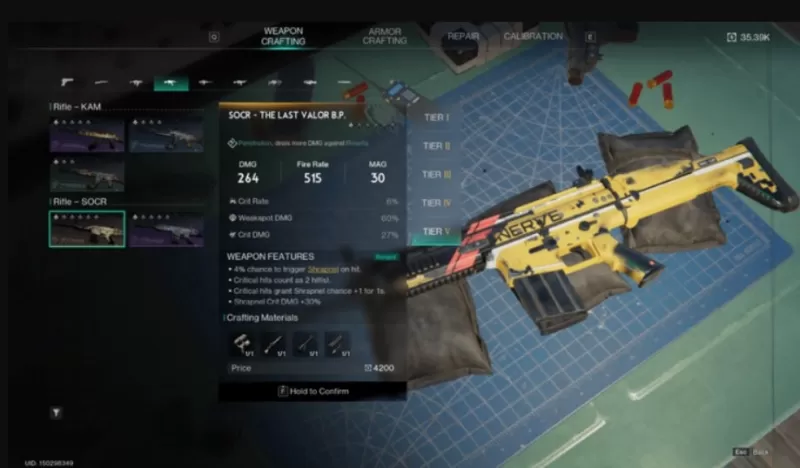
Task: Choose the pistol weapon category icon
Action: point(67,81)
